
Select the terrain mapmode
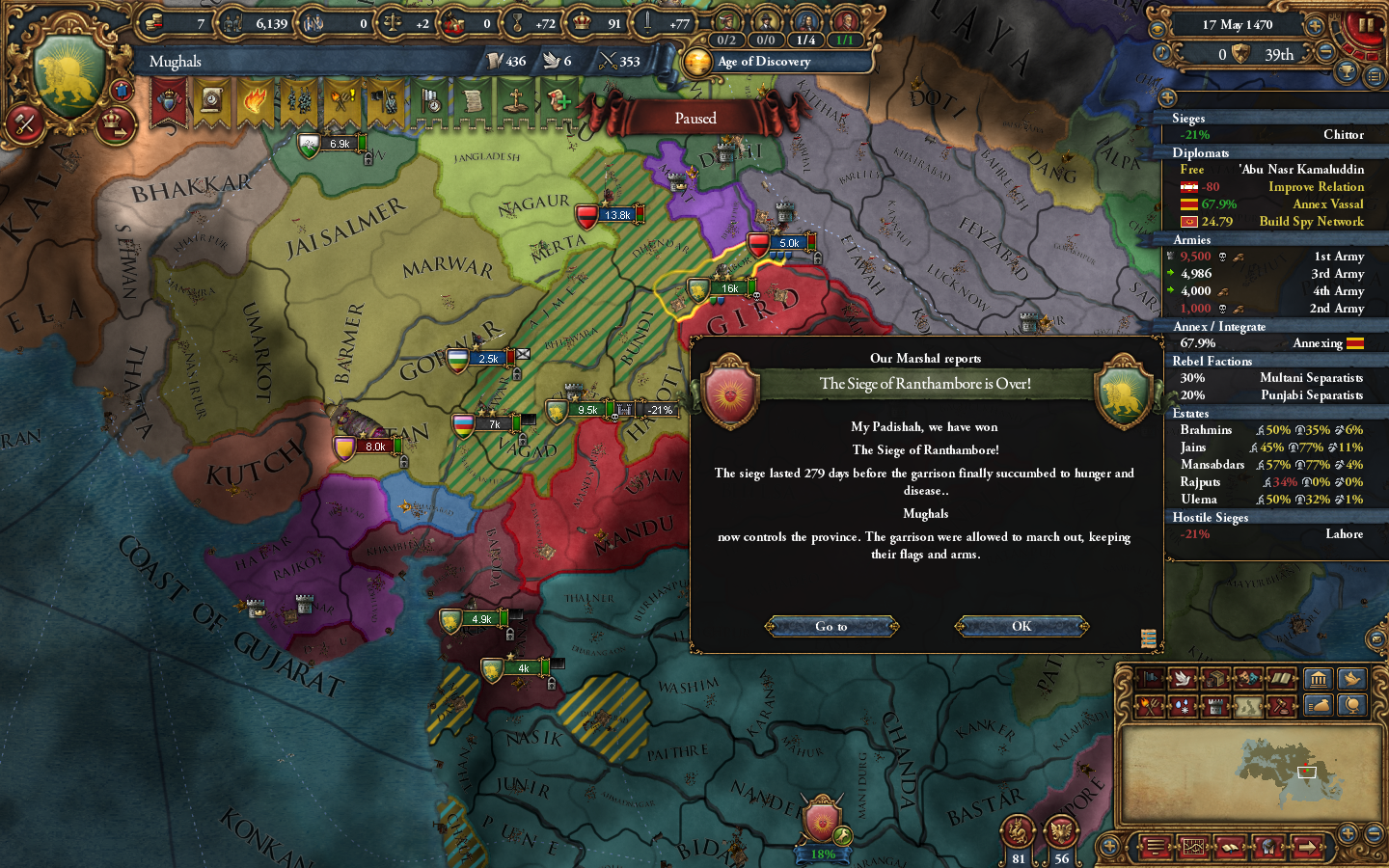click(x=1246, y=705)
